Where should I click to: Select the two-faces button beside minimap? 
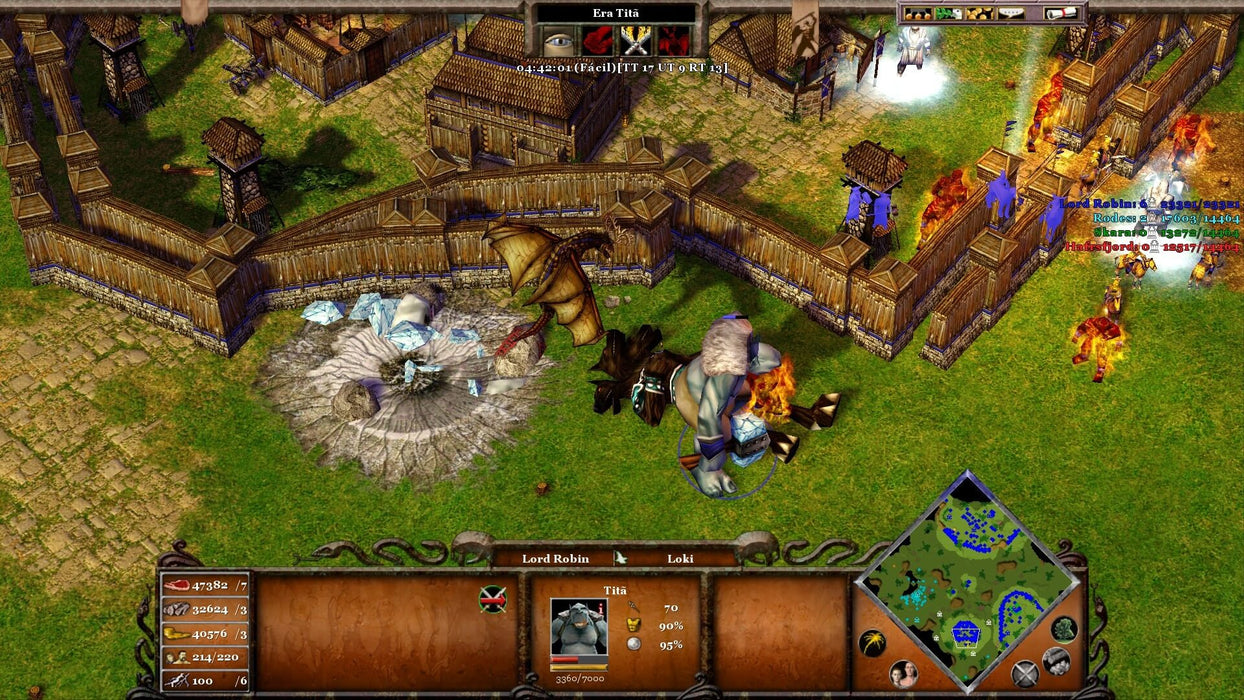[903, 673]
